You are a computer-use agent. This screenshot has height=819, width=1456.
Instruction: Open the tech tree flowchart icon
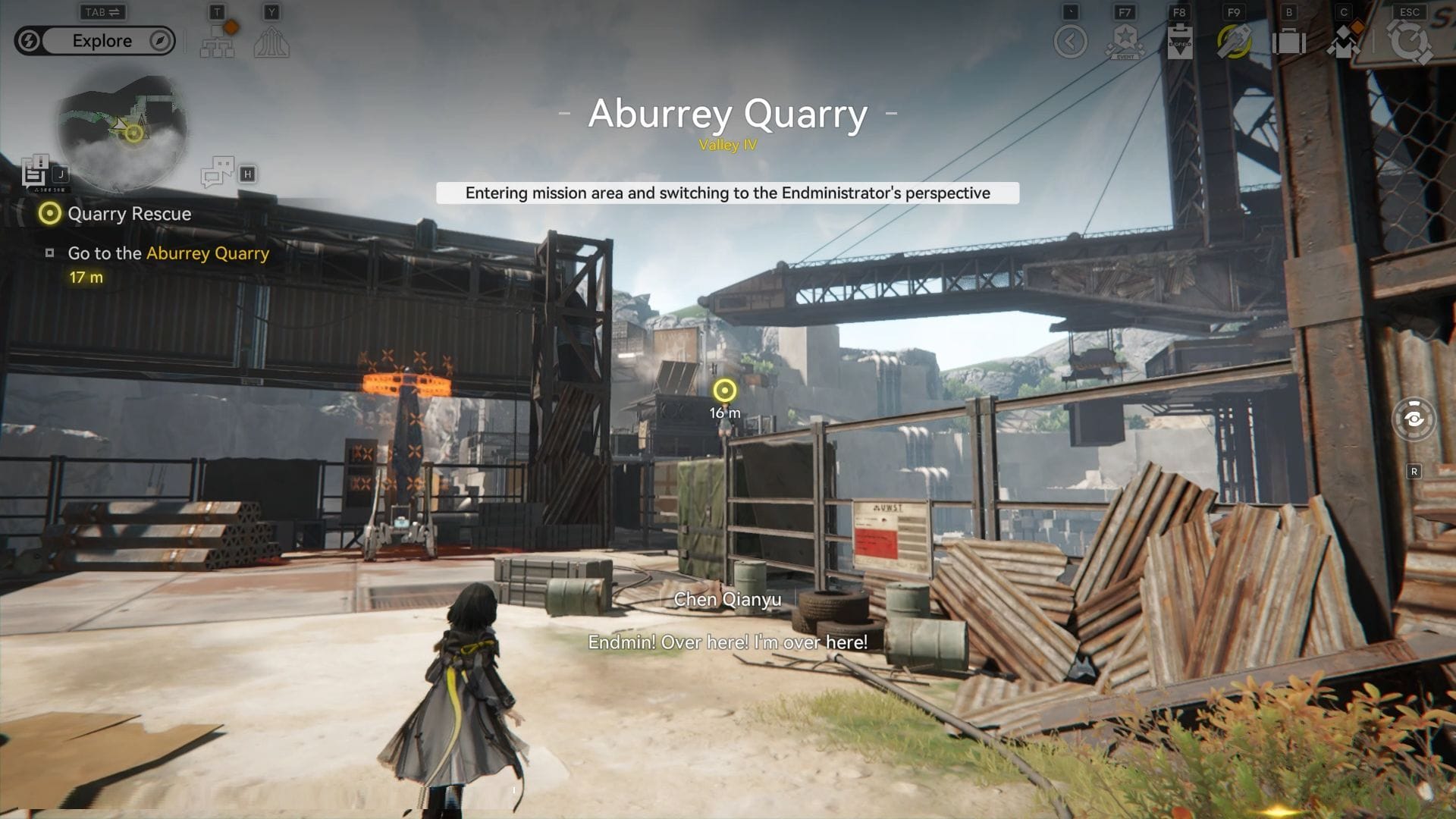[218, 41]
